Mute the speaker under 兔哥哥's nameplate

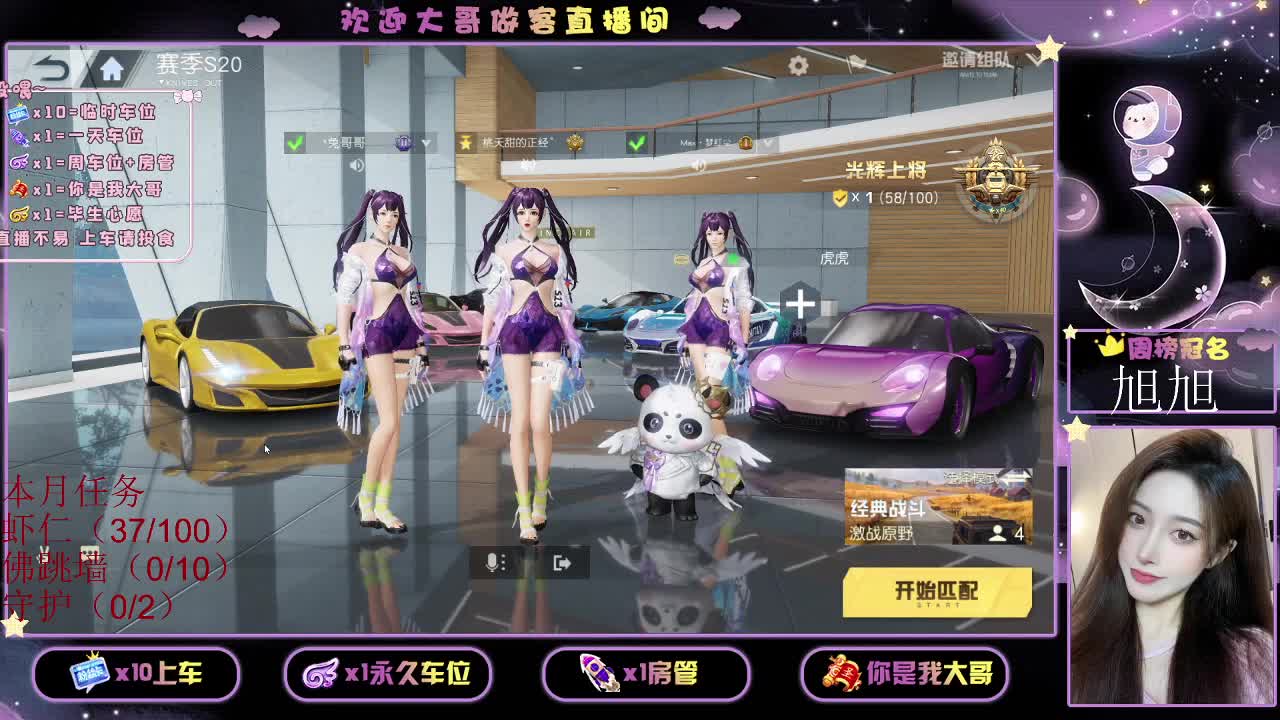pyautogui.click(x=356, y=164)
